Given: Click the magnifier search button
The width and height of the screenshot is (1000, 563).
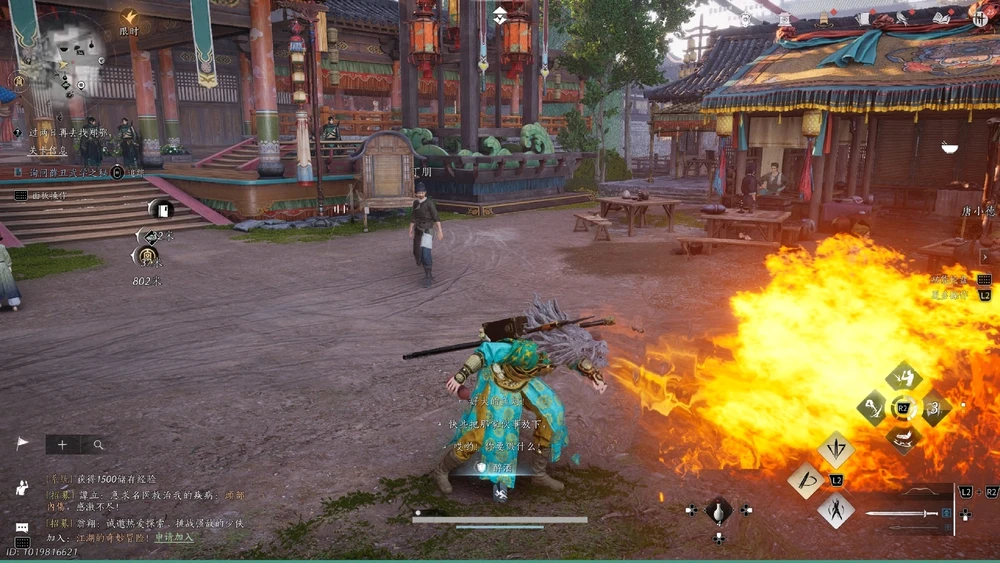Looking at the screenshot, I should pos(98,444).
